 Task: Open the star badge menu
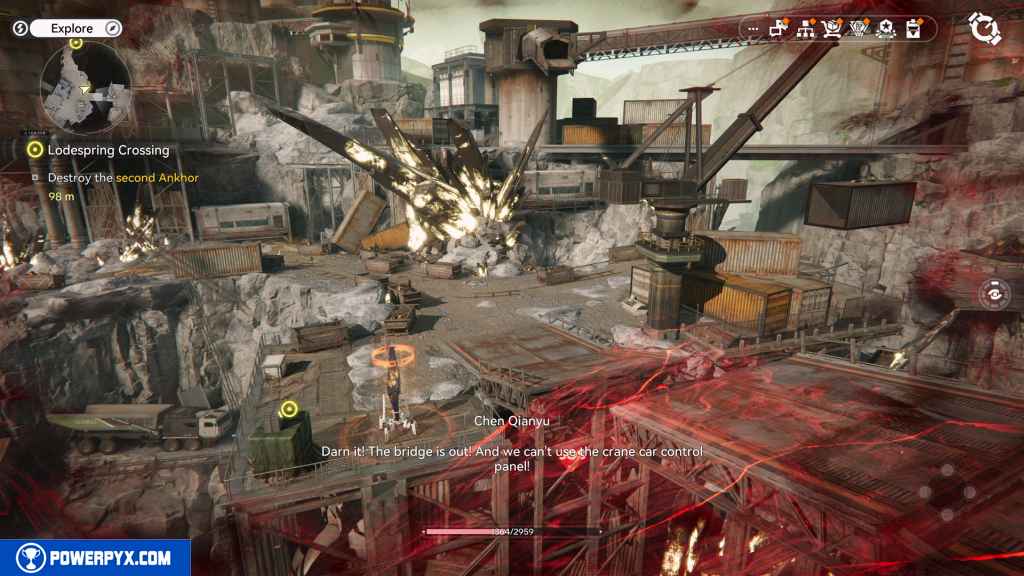tap(885, 29)
